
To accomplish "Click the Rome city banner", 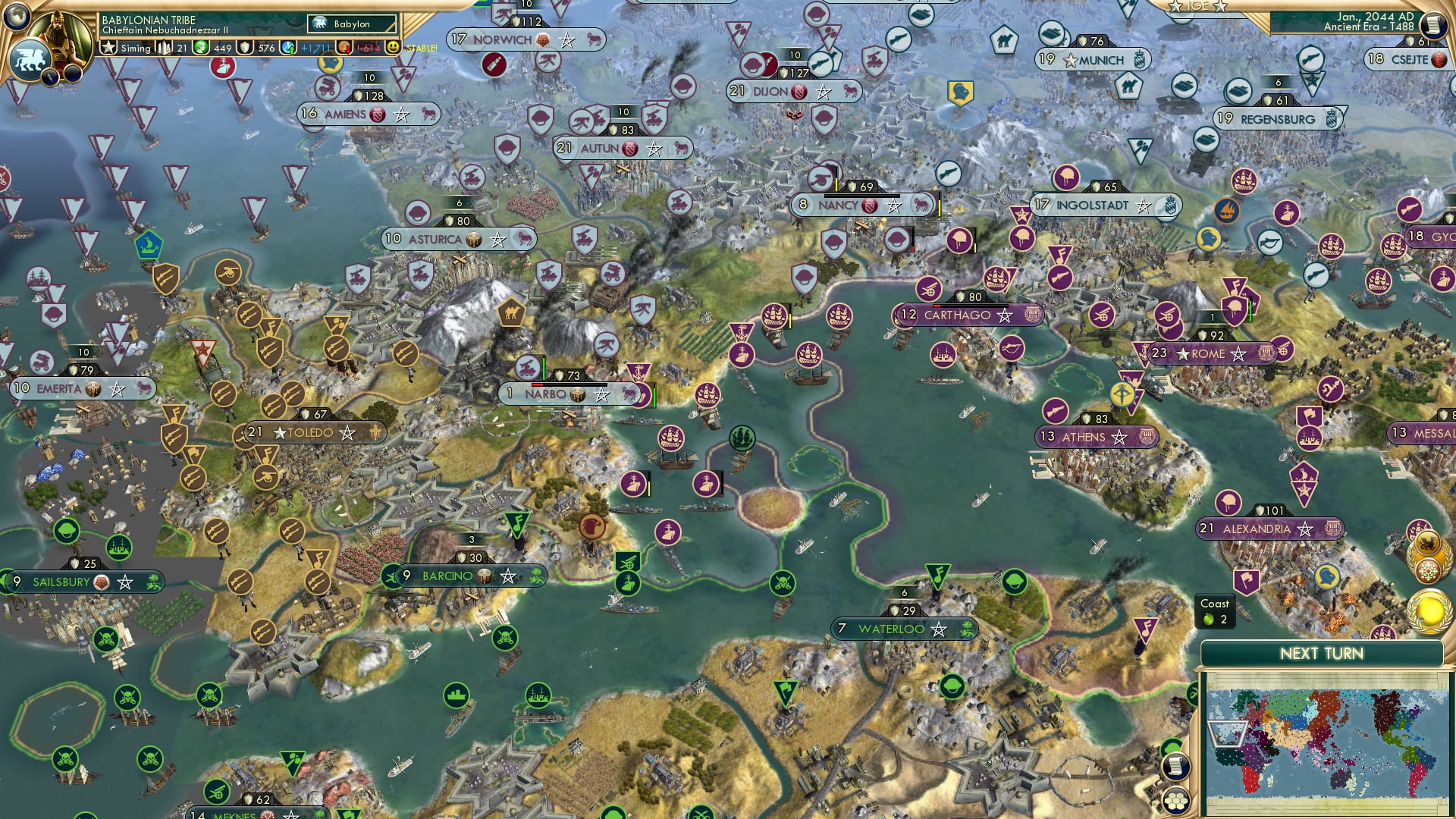I will click(x=1211, y=353).
